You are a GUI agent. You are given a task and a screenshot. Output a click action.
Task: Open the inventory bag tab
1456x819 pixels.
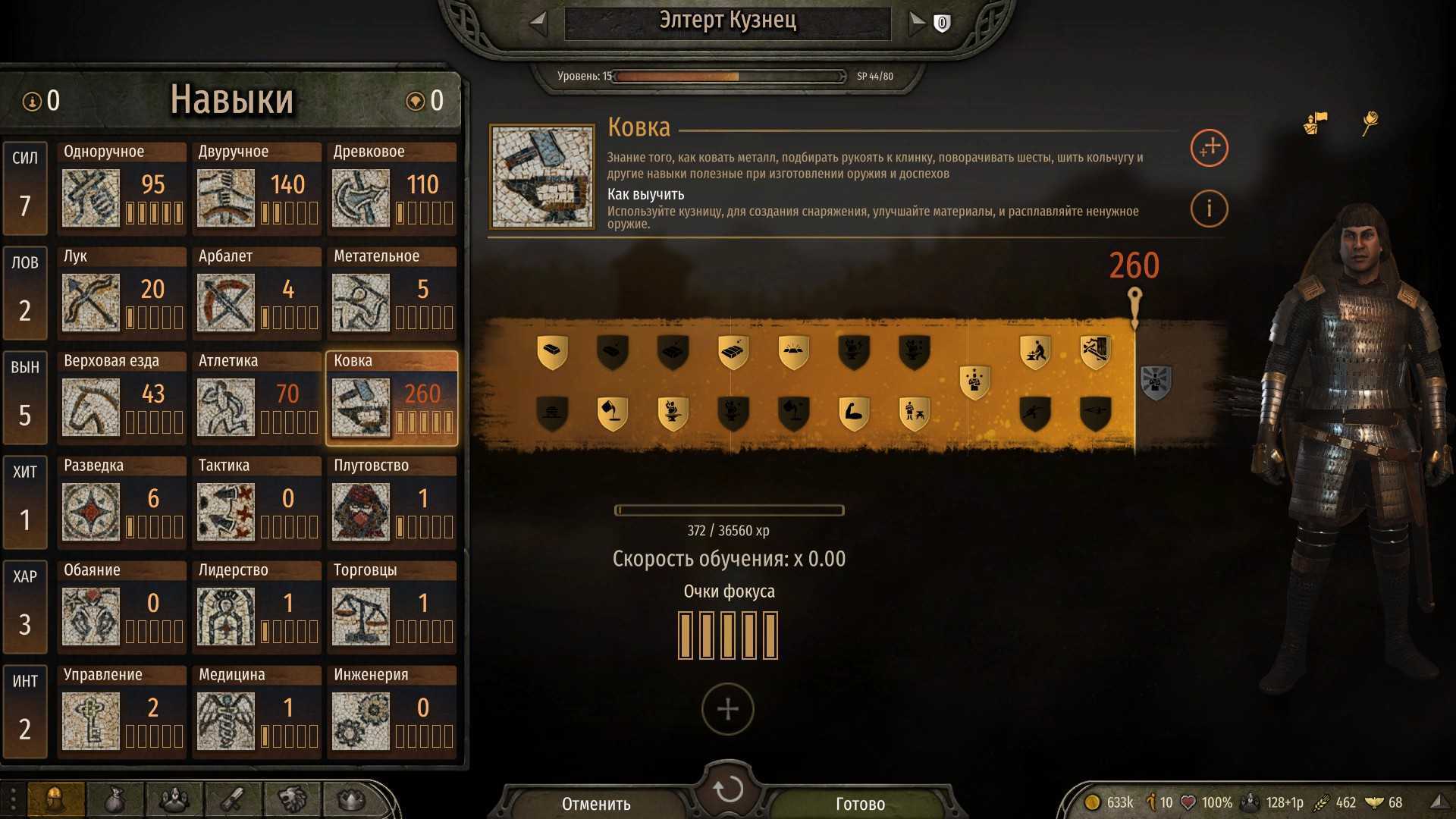[114, 799]
